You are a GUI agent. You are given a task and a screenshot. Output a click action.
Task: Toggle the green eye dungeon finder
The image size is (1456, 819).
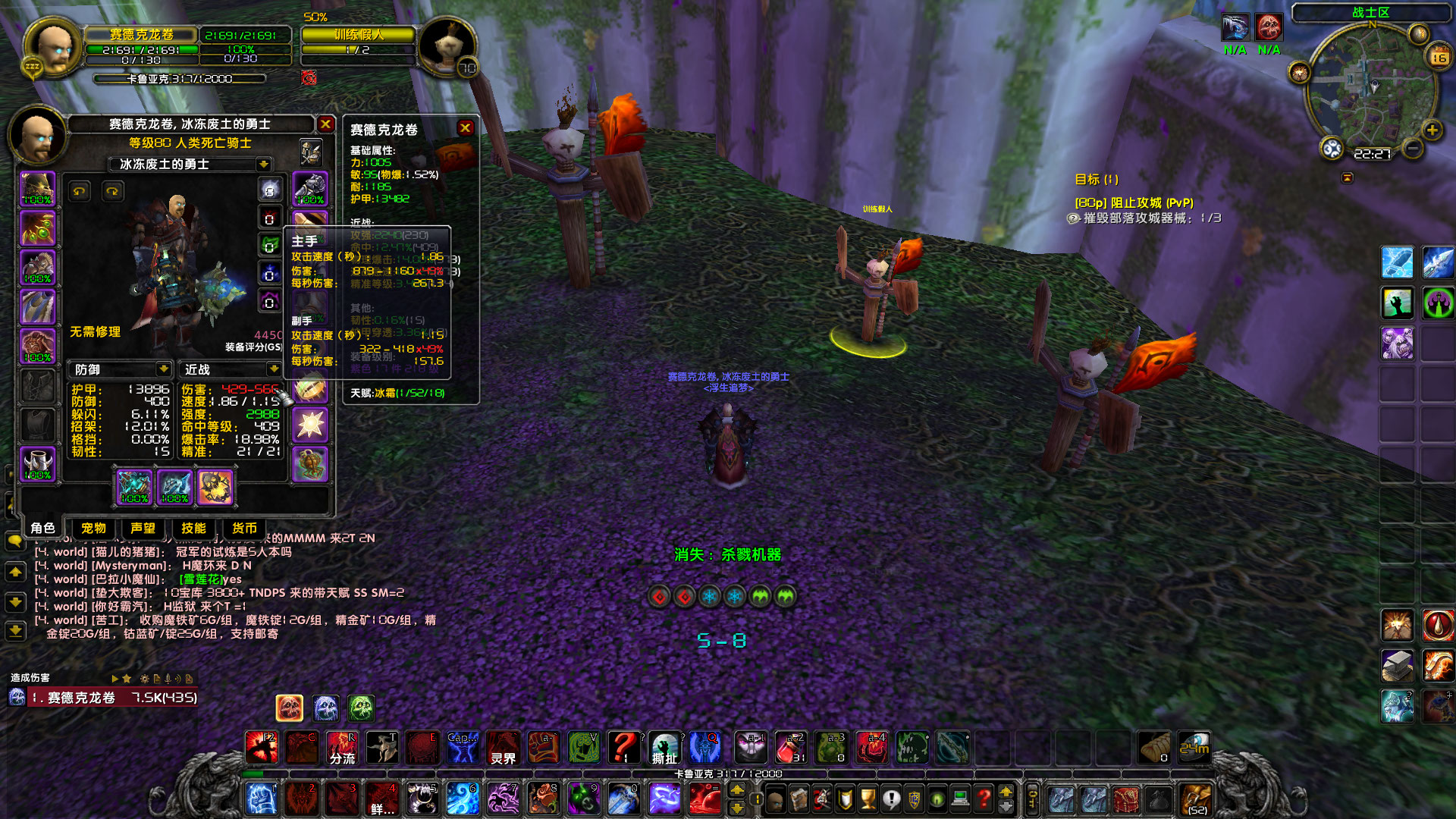(x=936, y=799)
